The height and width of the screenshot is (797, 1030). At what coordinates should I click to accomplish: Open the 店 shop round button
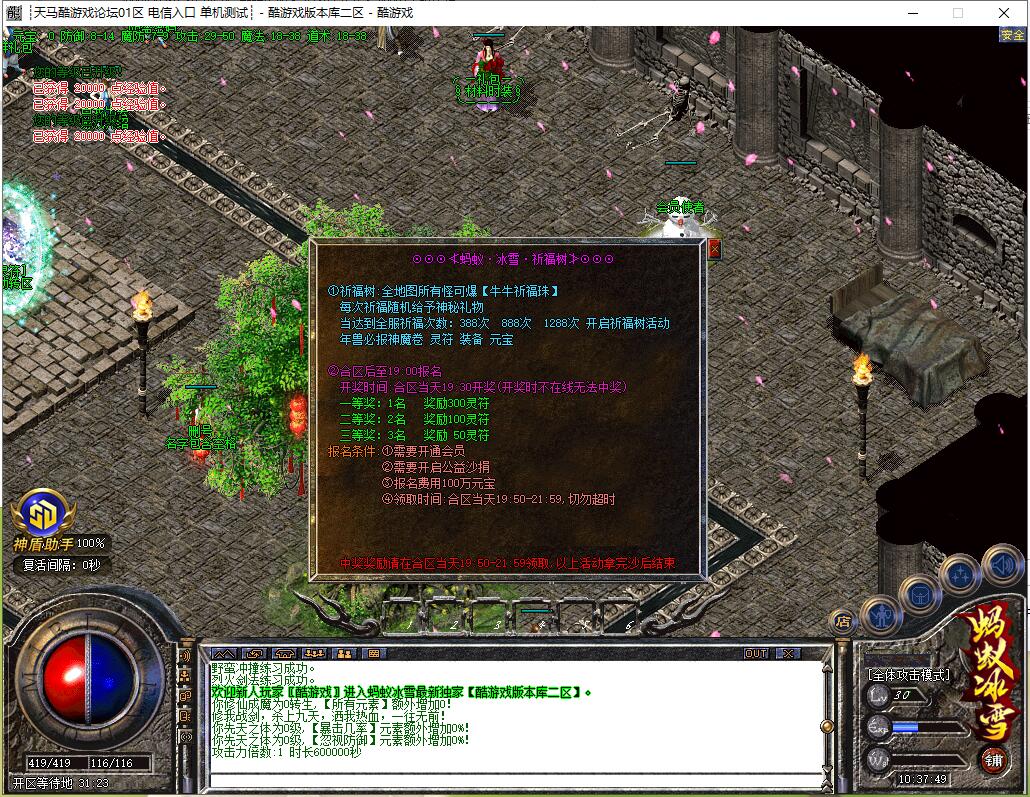(x=843, y=621)
